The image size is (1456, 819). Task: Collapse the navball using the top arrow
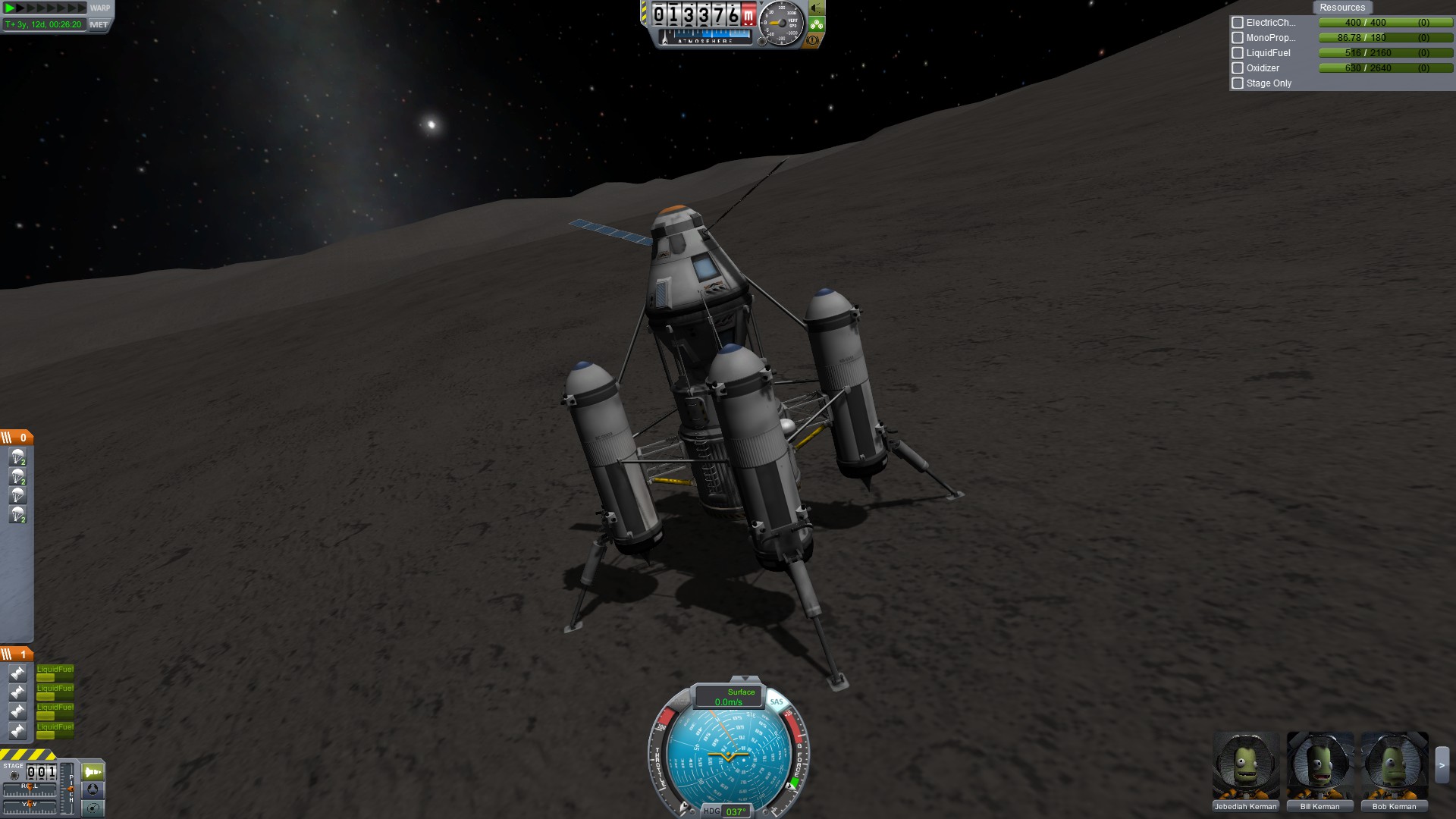tap(745, 679)
